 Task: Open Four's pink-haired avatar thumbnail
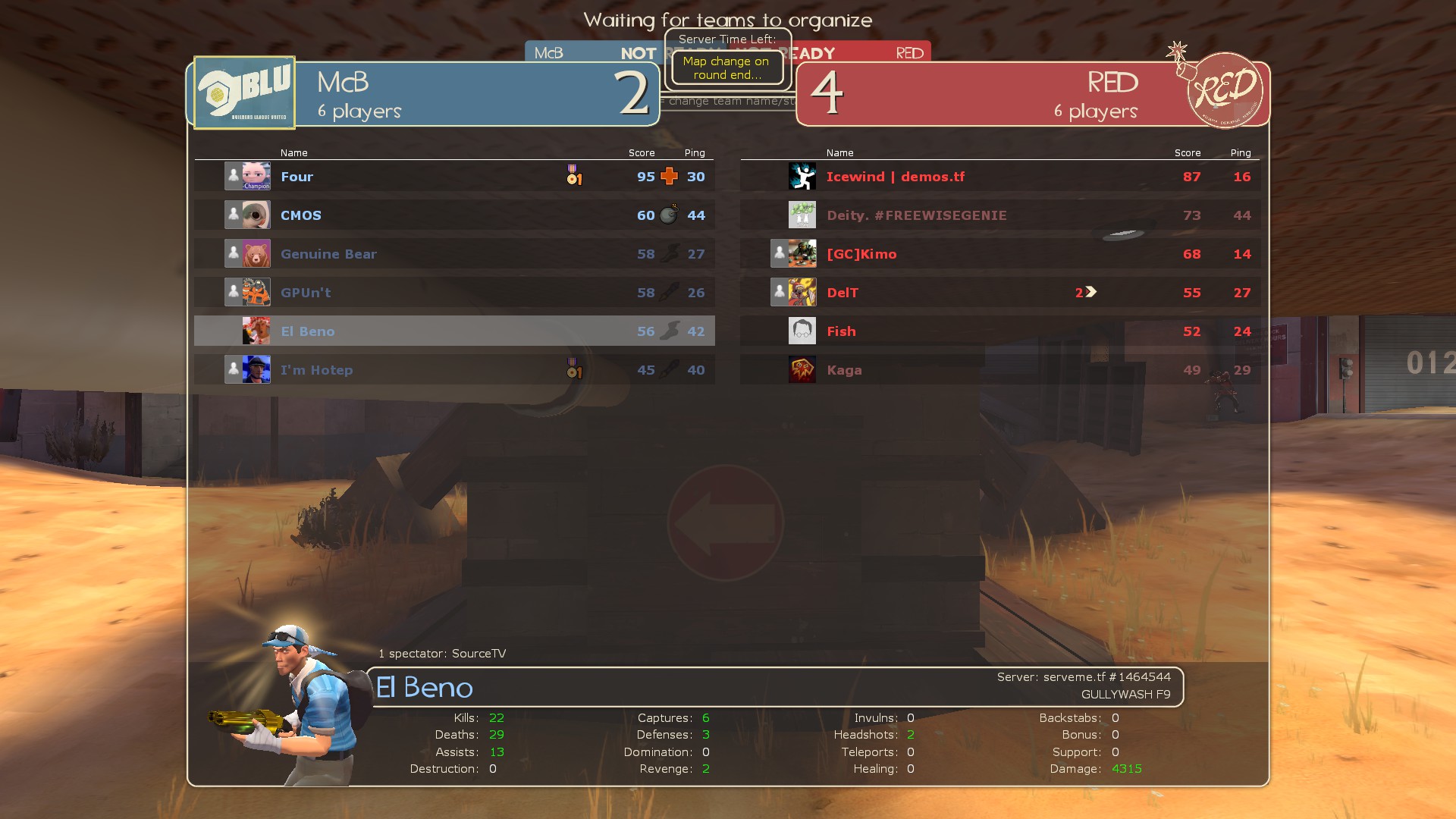click(256, 177)
